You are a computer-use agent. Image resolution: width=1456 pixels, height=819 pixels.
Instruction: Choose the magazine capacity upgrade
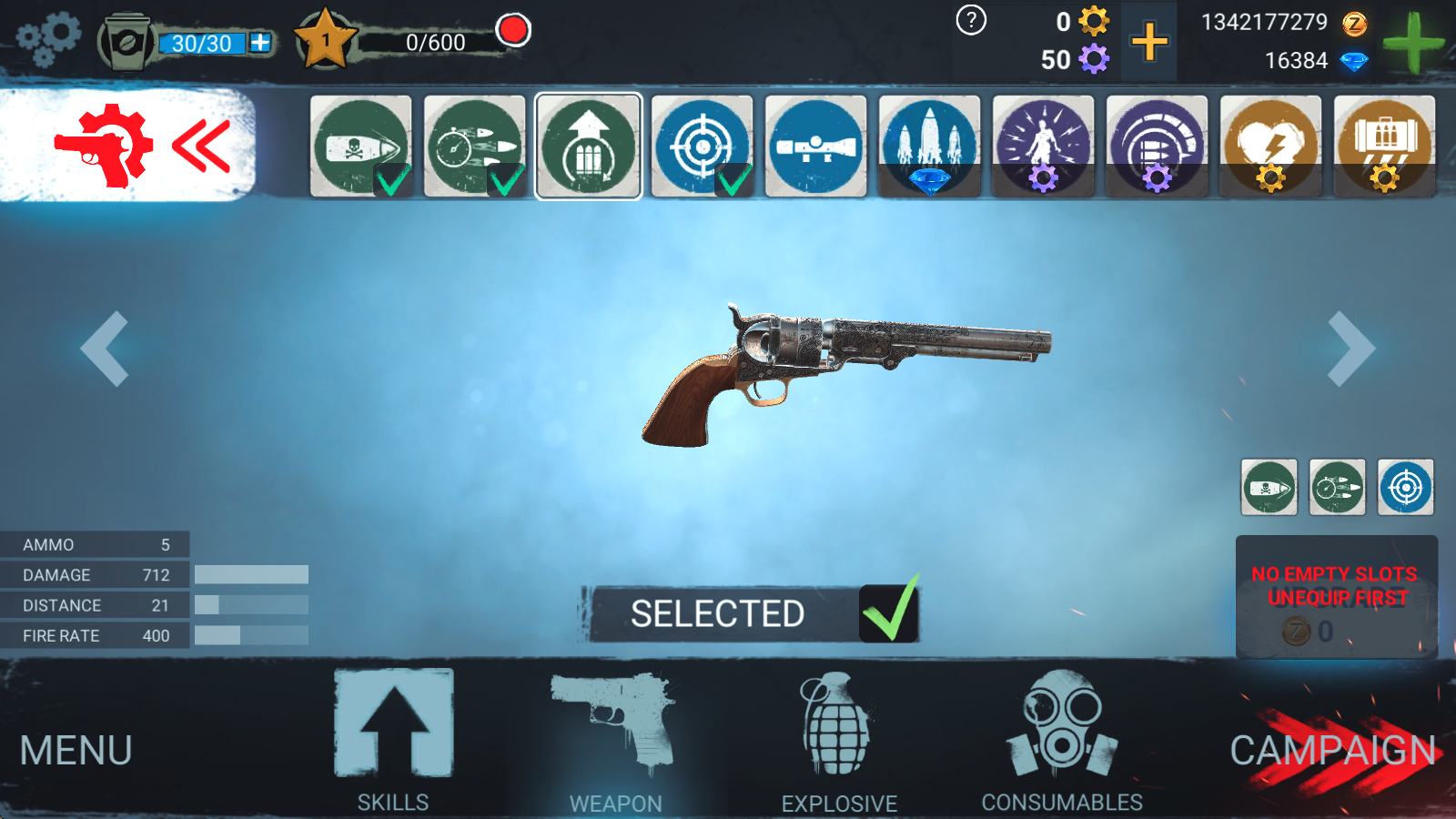click(x=588, y=146)
